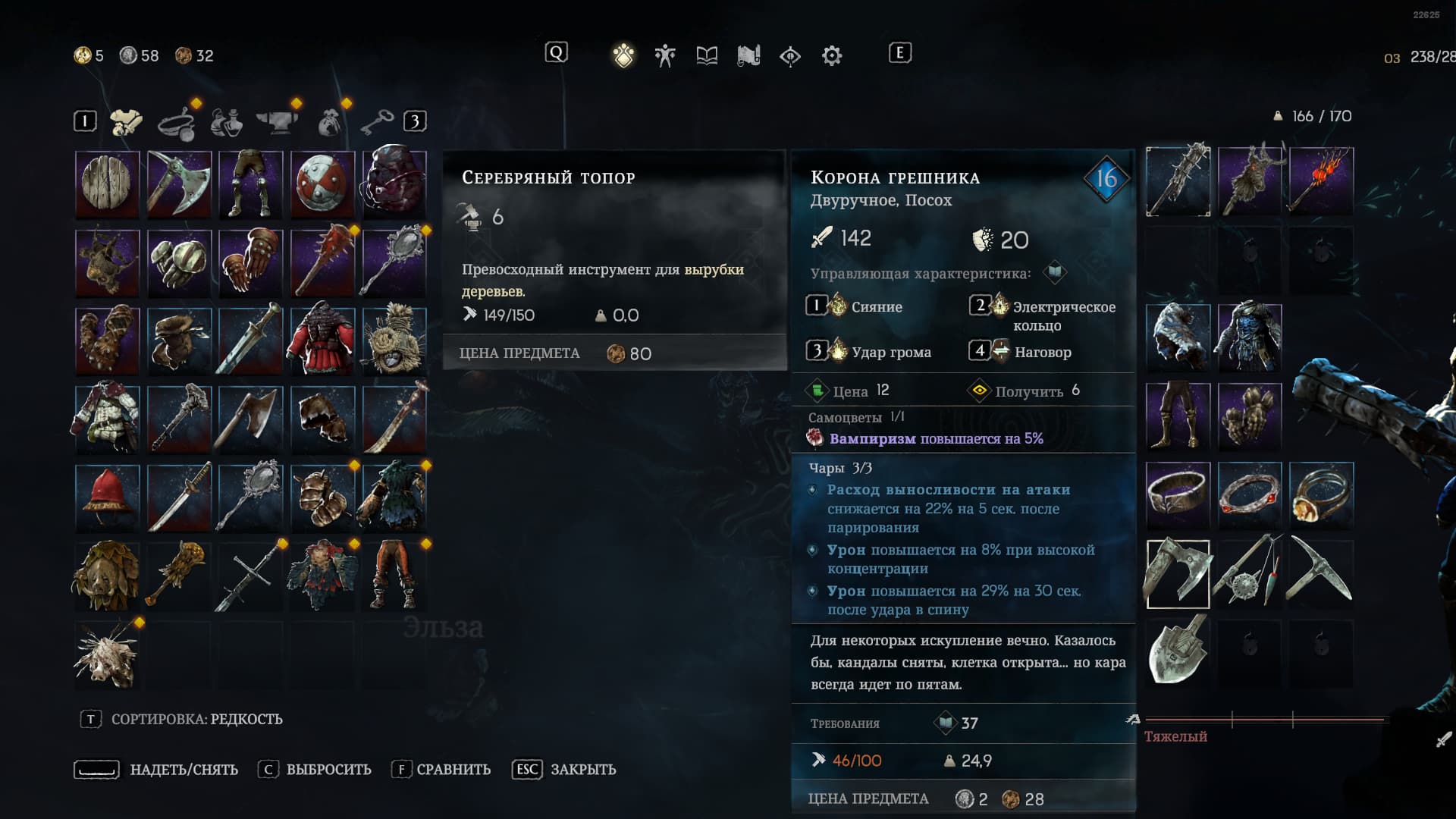Close the inventory screen
1456x819 pixels.
click(565, 770)
